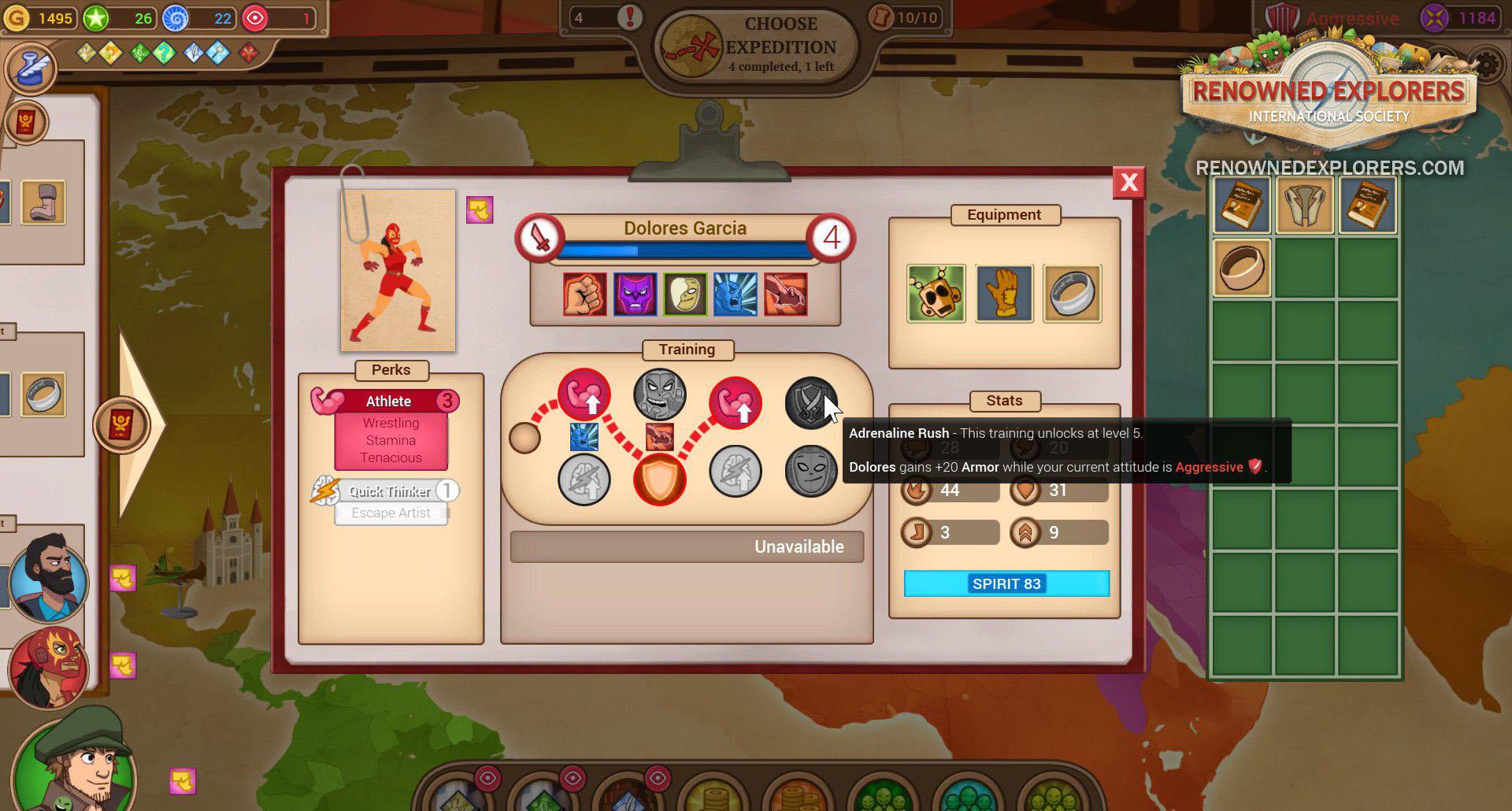
Task: Click the fist punch ability icon
Action: pyautogui.click(x=584, y=294)
